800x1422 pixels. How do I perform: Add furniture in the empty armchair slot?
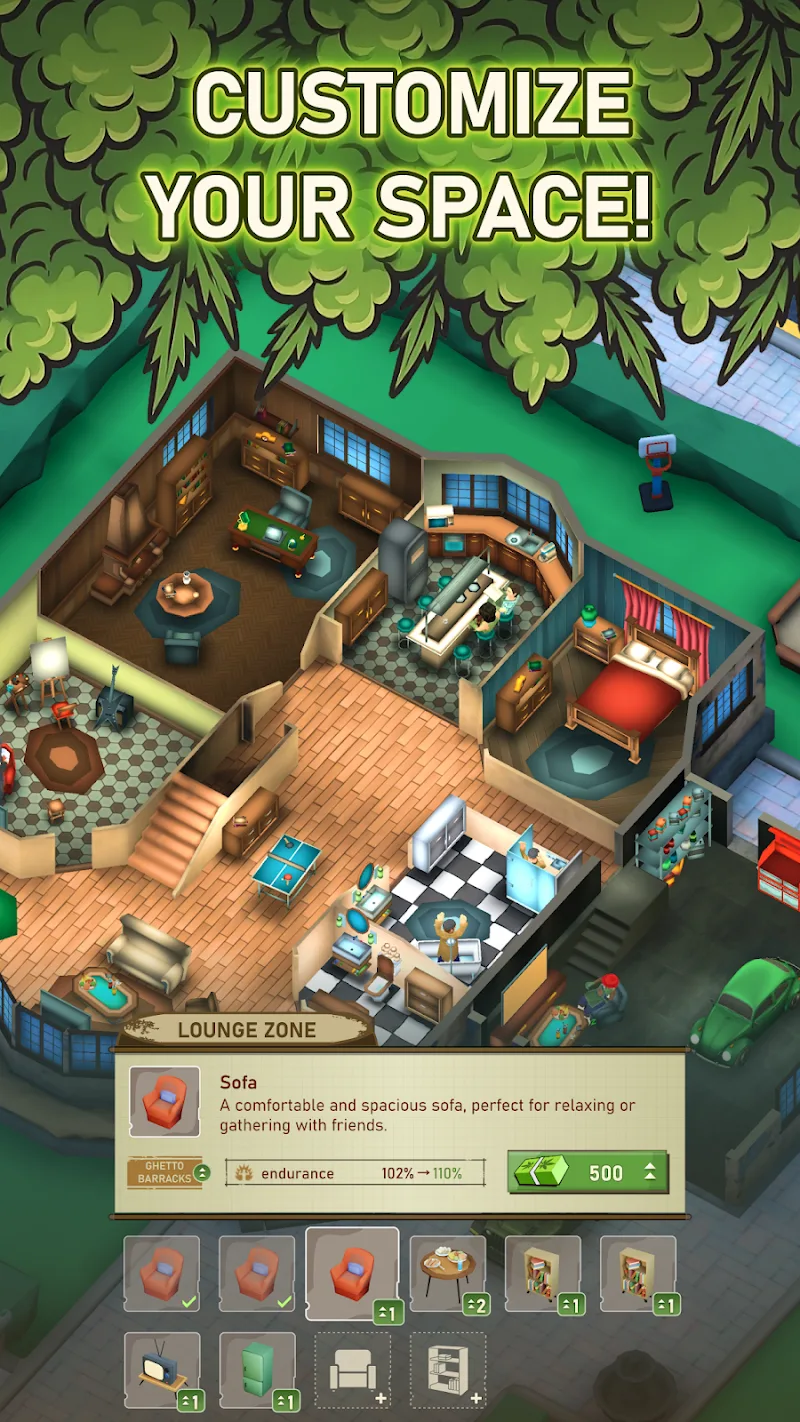pyautogui.click(x=352, y=1369)
